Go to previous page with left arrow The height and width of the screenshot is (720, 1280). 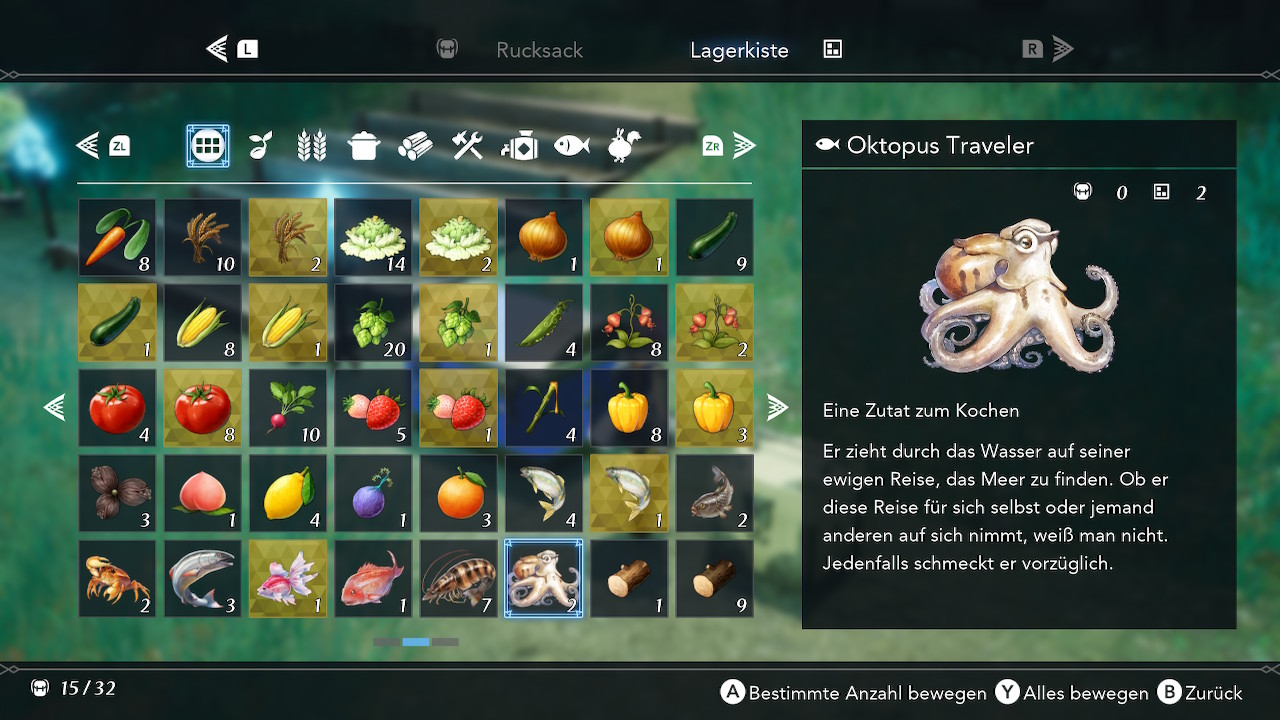coord(54,407)
